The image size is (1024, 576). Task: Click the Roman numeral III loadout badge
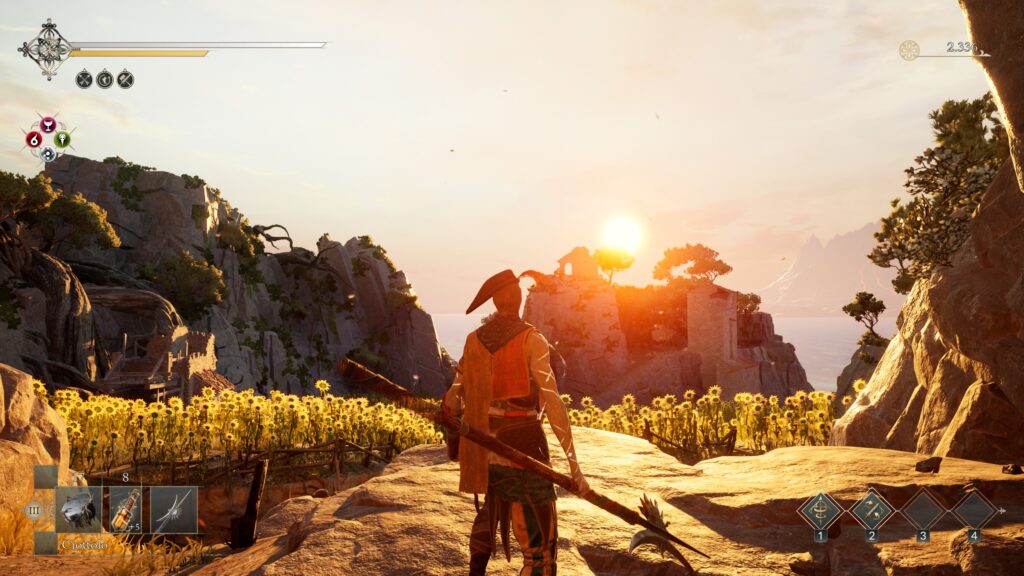coord(34,510)
